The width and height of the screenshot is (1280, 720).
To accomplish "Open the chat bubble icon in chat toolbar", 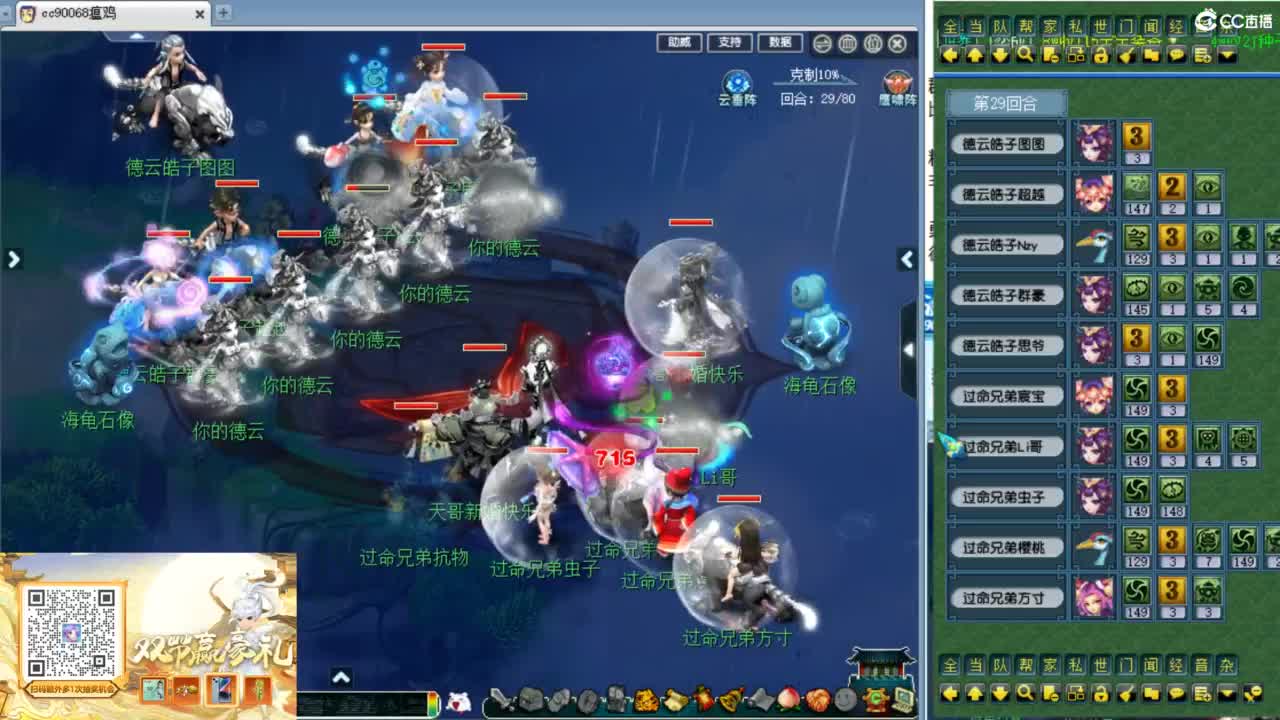I will point(1178,55).
